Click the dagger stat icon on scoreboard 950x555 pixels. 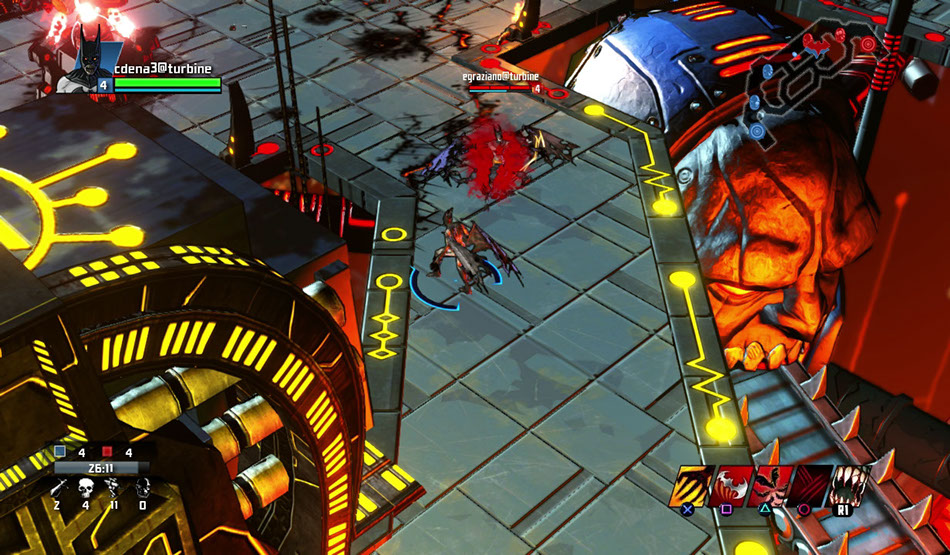point(59,488)
